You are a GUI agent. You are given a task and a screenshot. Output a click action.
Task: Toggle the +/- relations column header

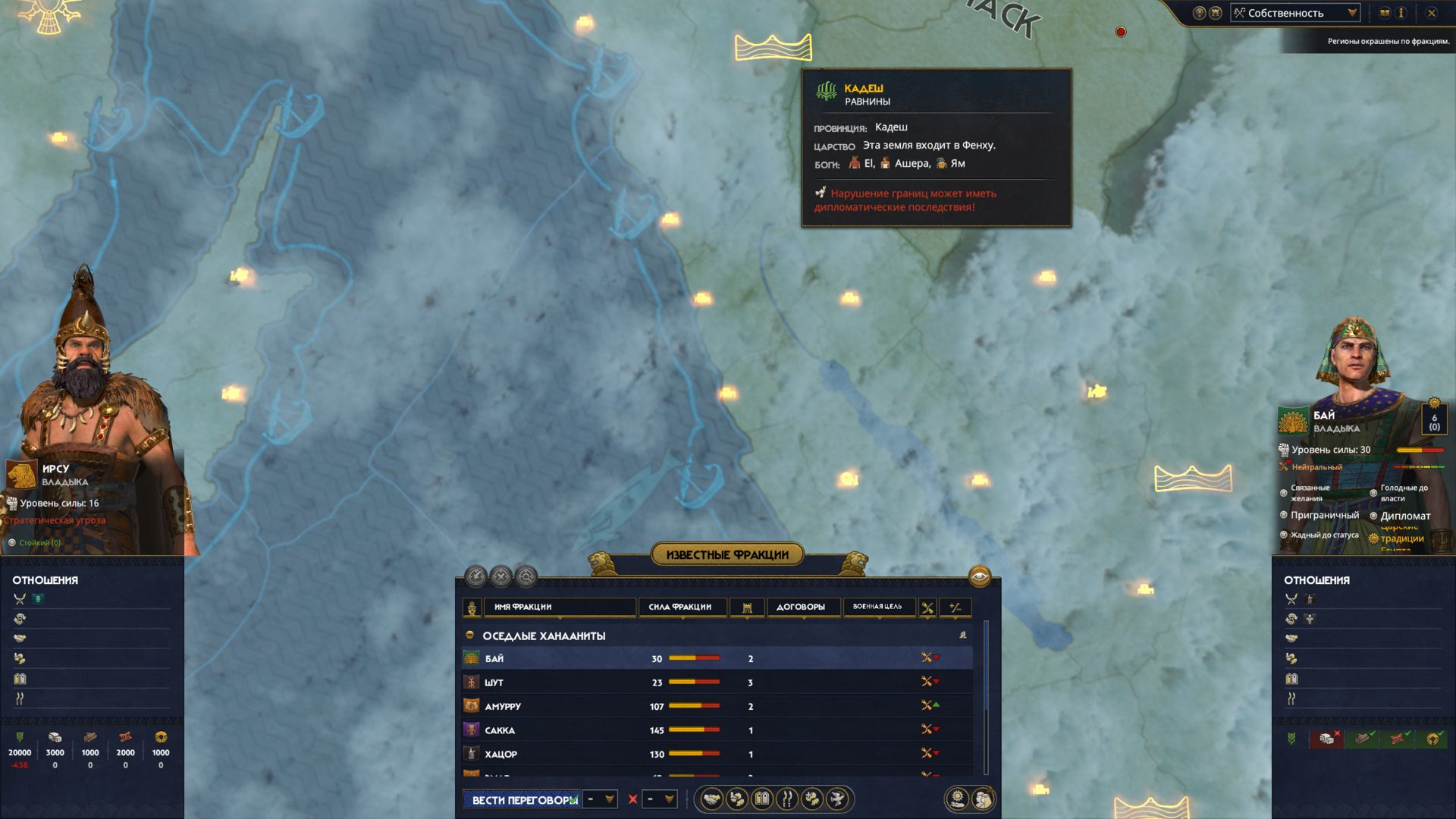pyautogui.click(x=955, y=607)
